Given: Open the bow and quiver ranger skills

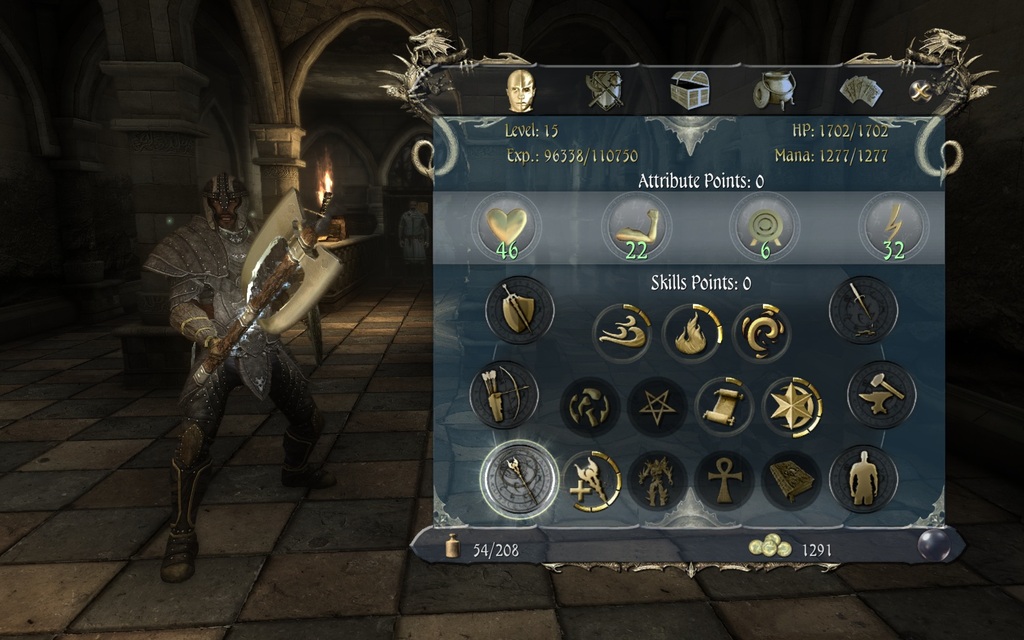Looking at the screenshot, I should (x=504, y=395).
